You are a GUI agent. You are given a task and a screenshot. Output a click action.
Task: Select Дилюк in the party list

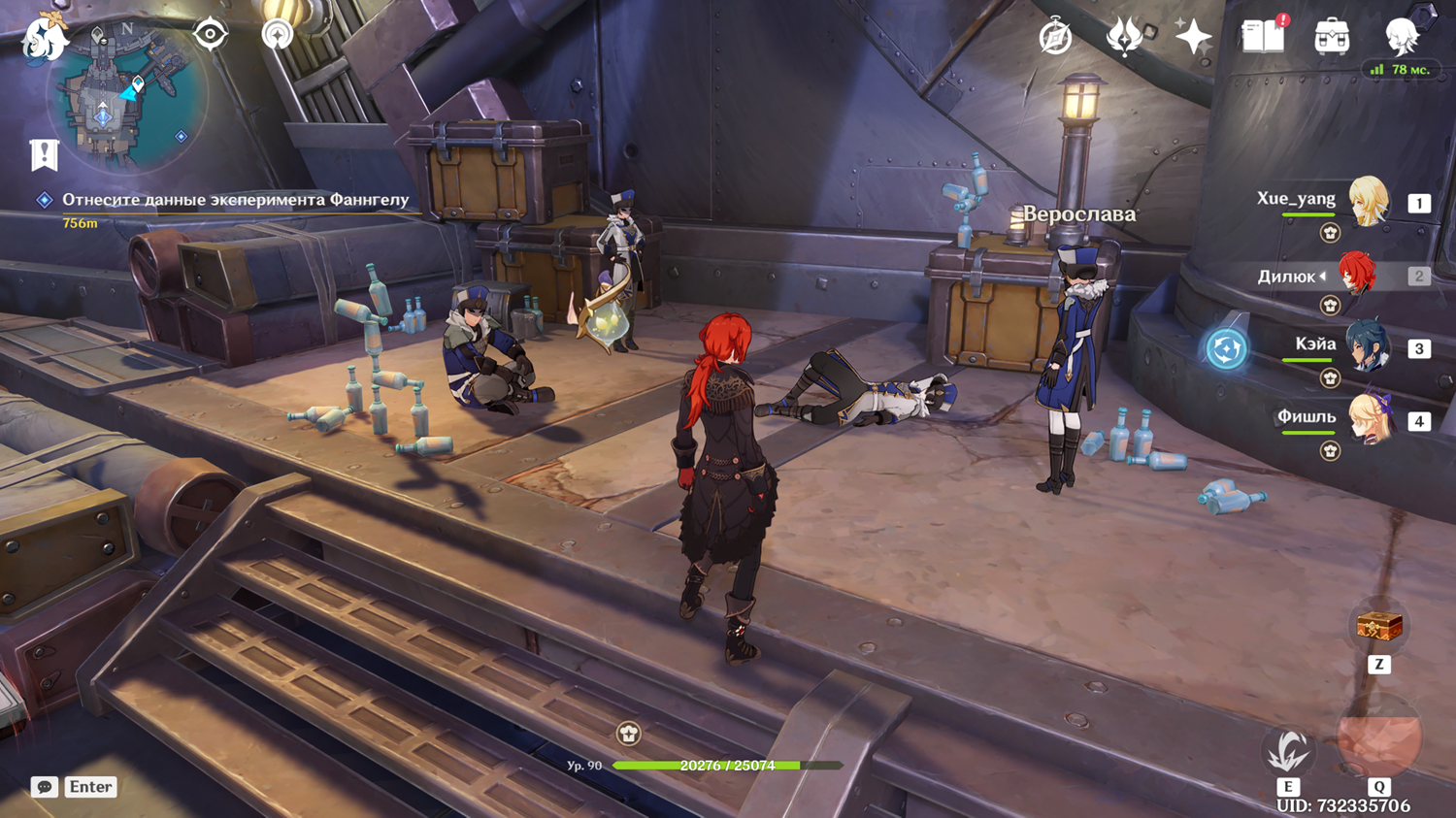coord(1358,276)
